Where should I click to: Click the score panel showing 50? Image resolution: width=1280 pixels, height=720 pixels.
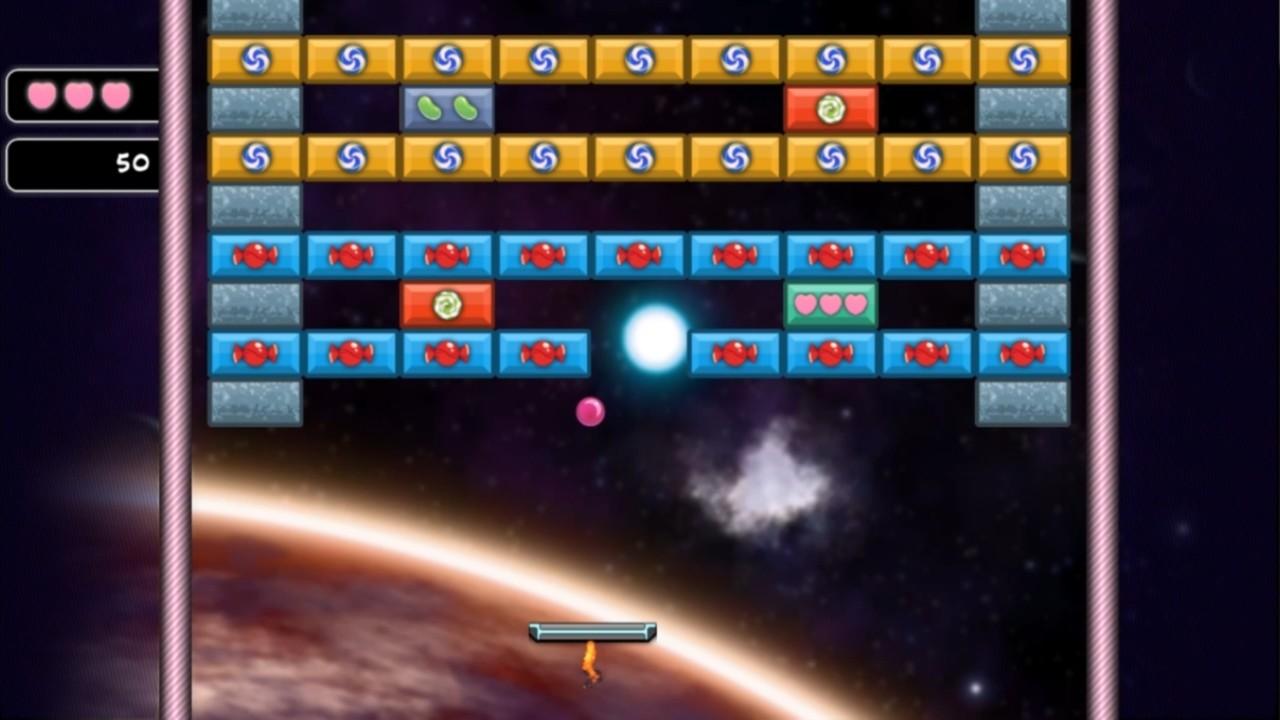[x=81, y=164]
